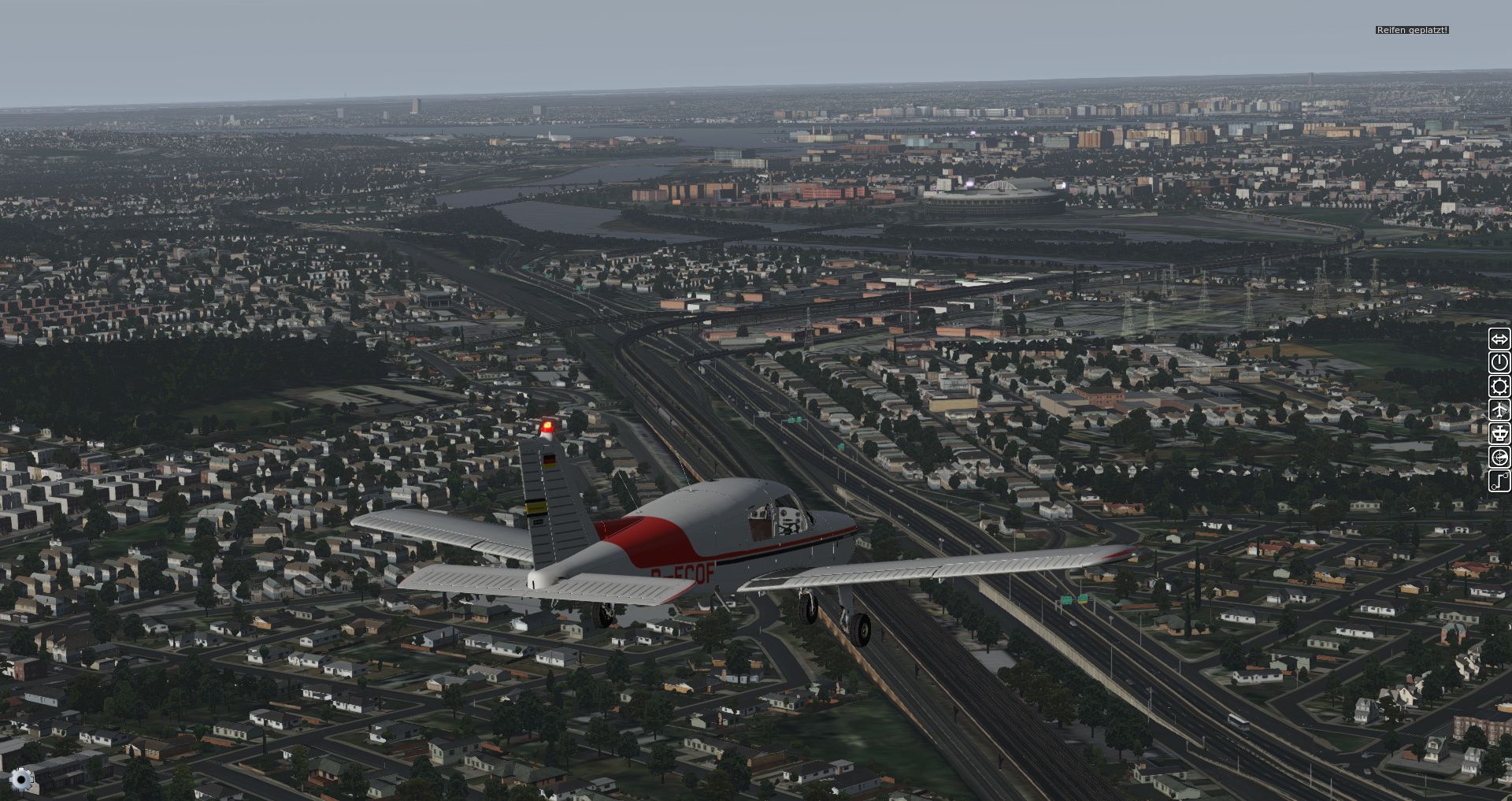1512x801 pixels.
Task: Select the power symbol icon
Action: 1499,363
